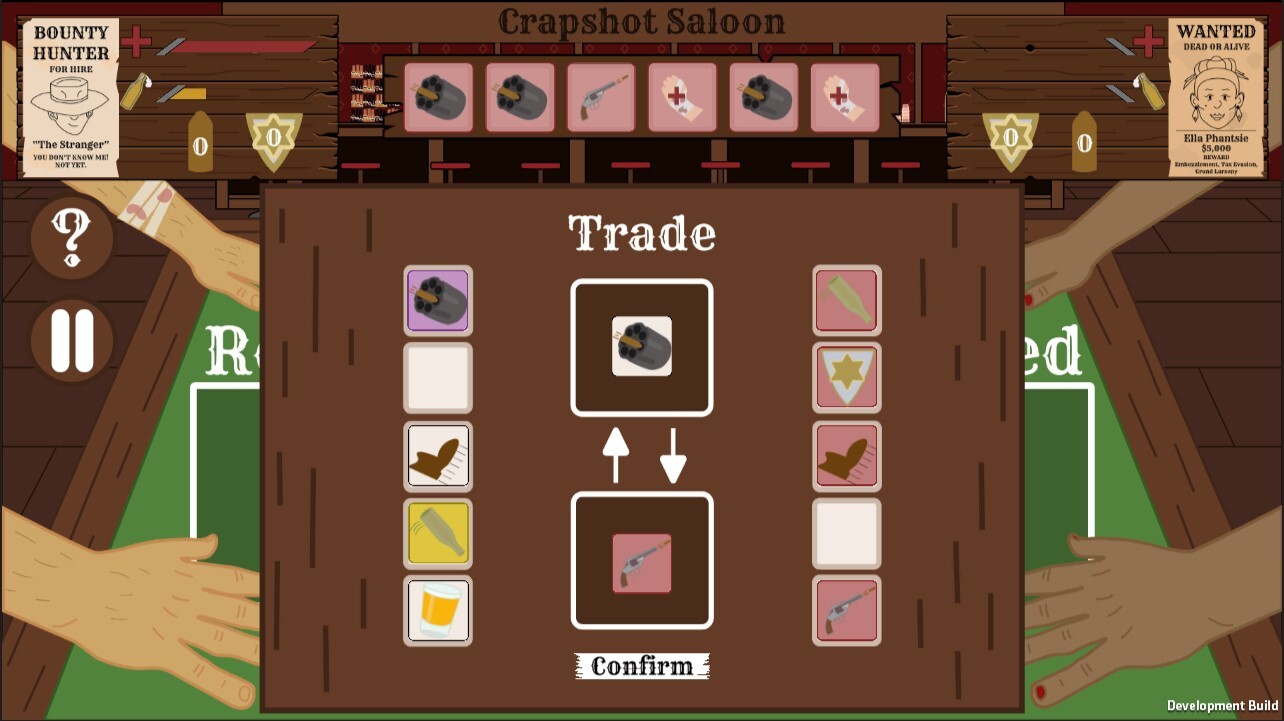Click the Ella Phantsie wanted poster
The image size is (1284, 721).
(1216, 95)
